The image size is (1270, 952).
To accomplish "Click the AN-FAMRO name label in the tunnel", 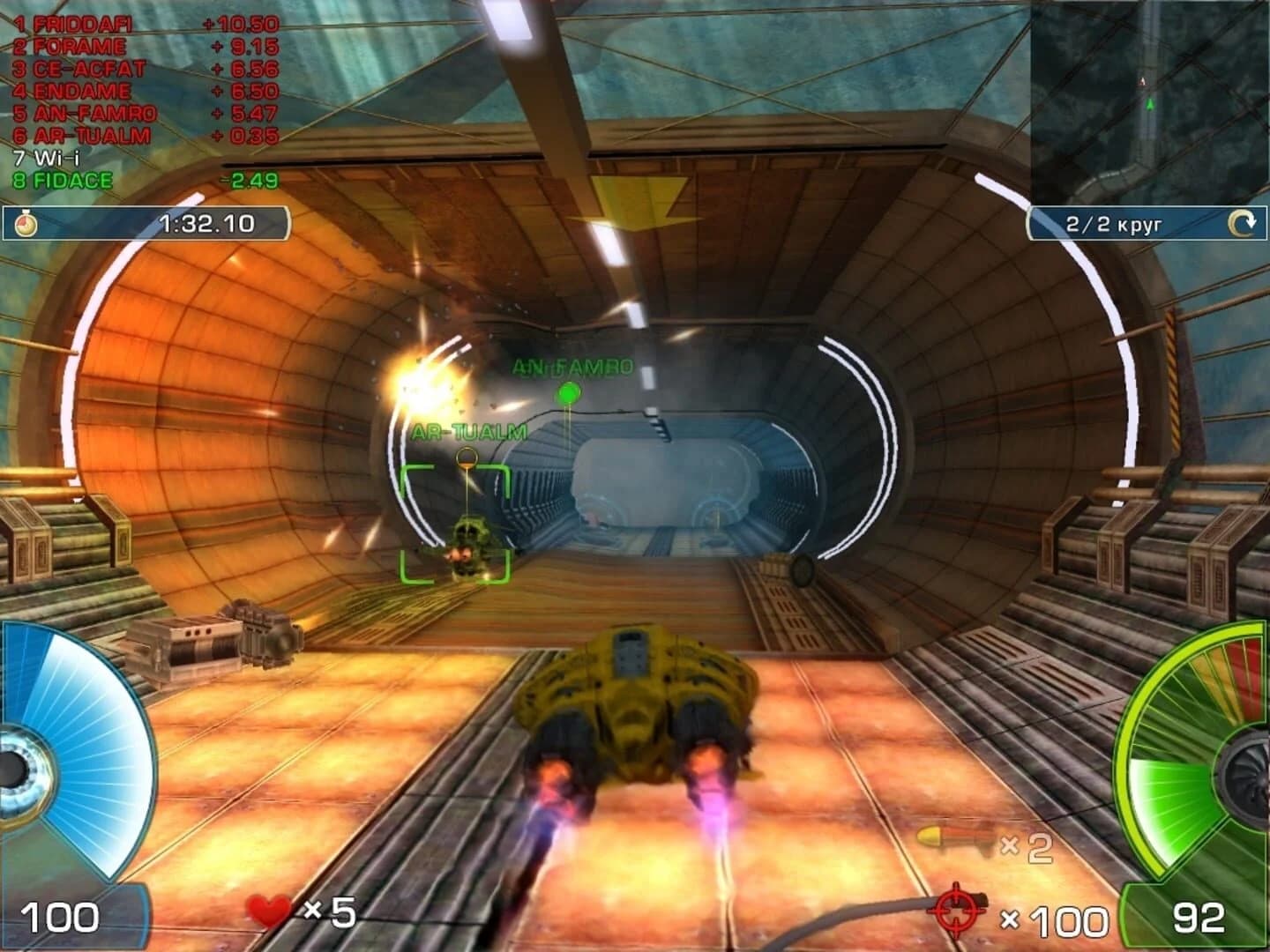I will click(x=571, y=367).
